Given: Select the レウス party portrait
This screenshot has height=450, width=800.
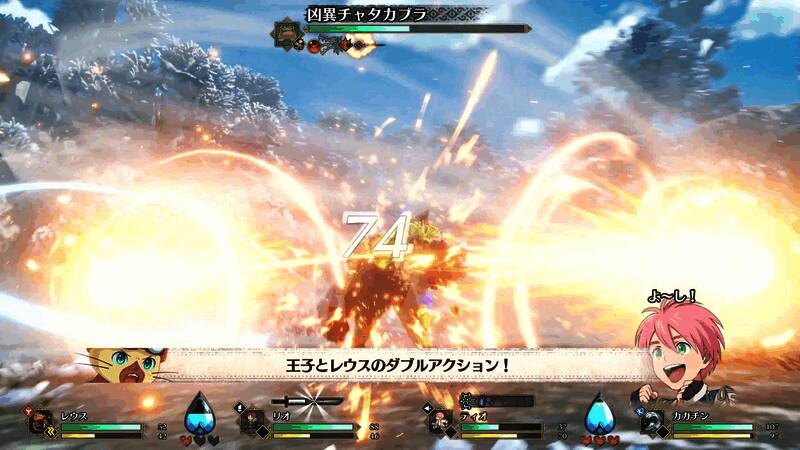Looking at the screenshot, I should point(44,422).
